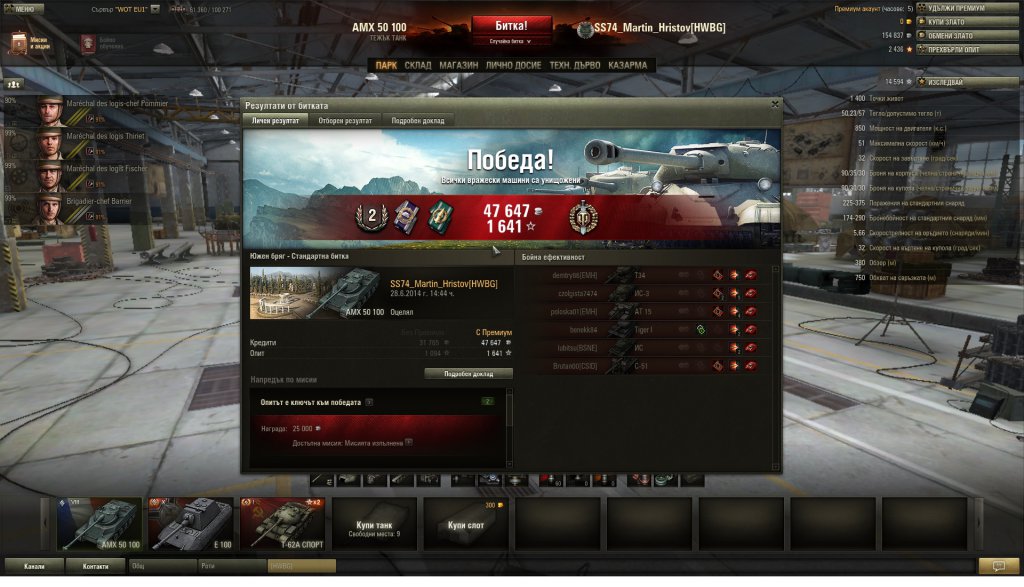
Task: Go to the ЛИЧНО ДОСИЕ tab
Action: pos(514,65)
